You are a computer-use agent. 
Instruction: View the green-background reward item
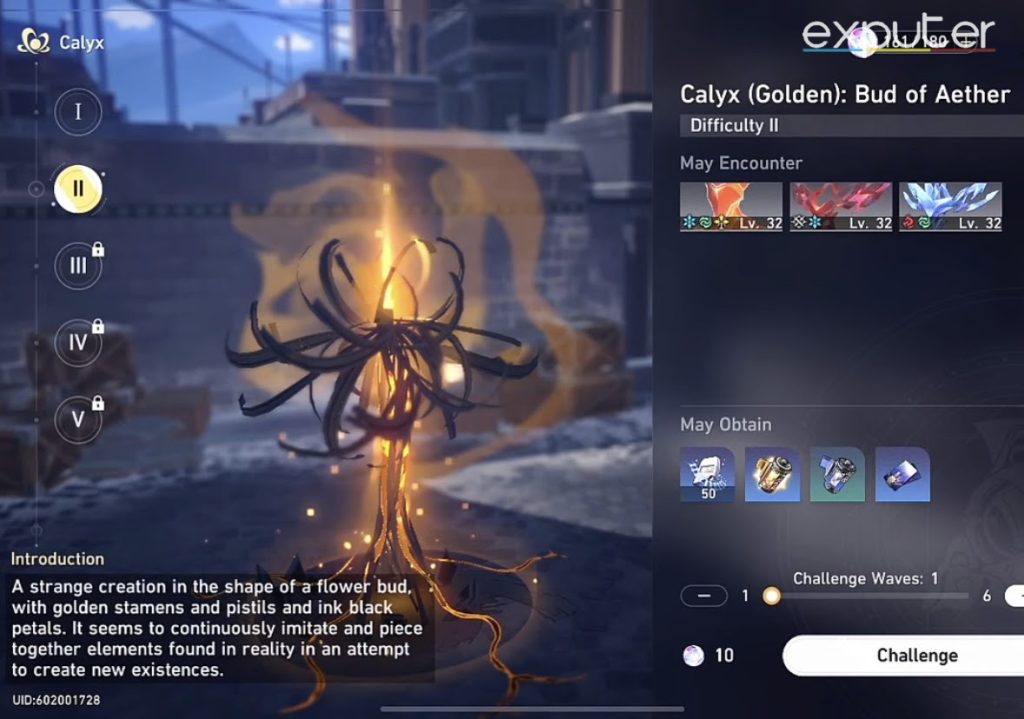837,474
